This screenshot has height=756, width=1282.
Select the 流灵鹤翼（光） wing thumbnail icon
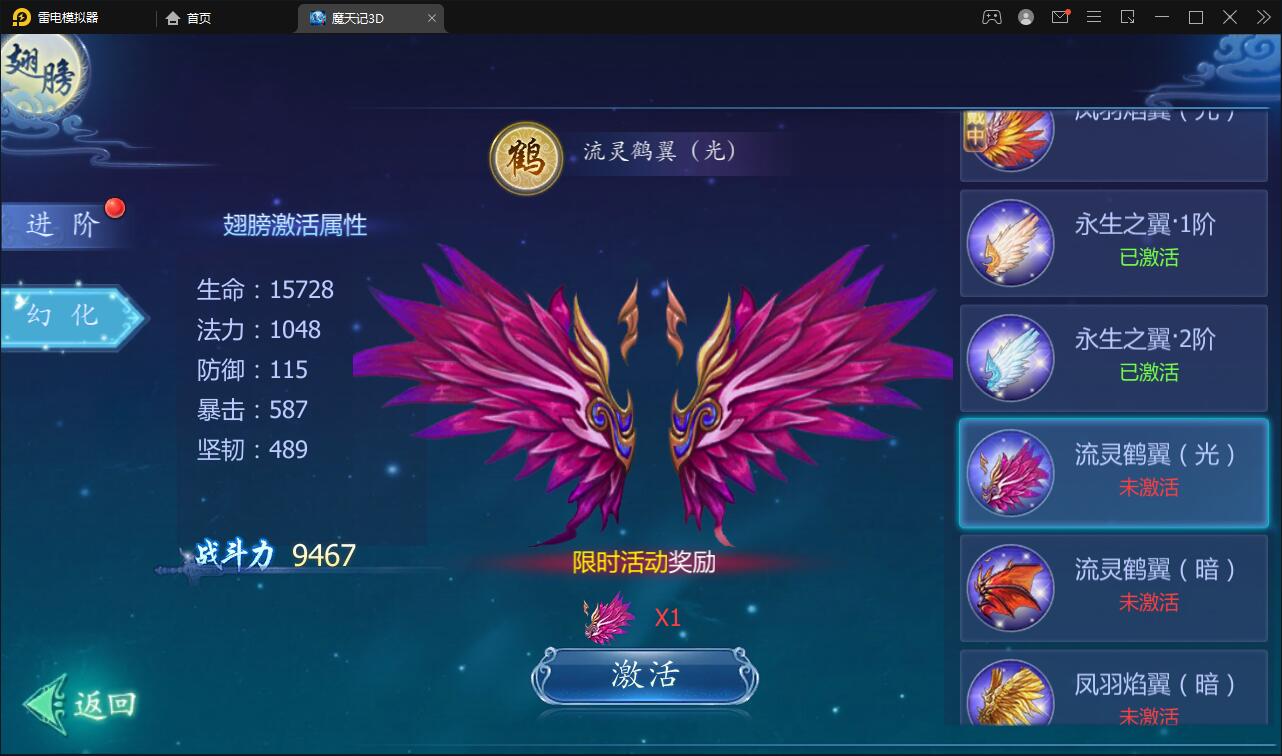pos(1009,472)
